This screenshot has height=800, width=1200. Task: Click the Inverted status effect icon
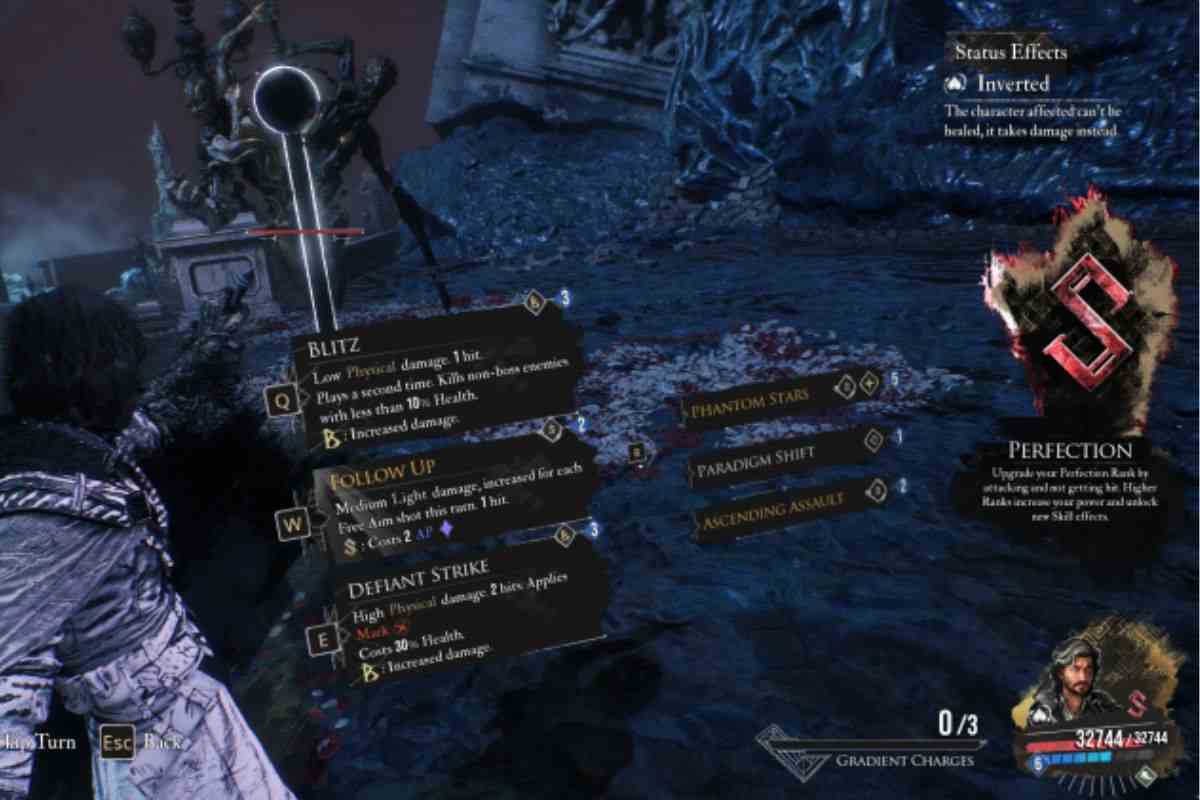[x=957, y=84]
